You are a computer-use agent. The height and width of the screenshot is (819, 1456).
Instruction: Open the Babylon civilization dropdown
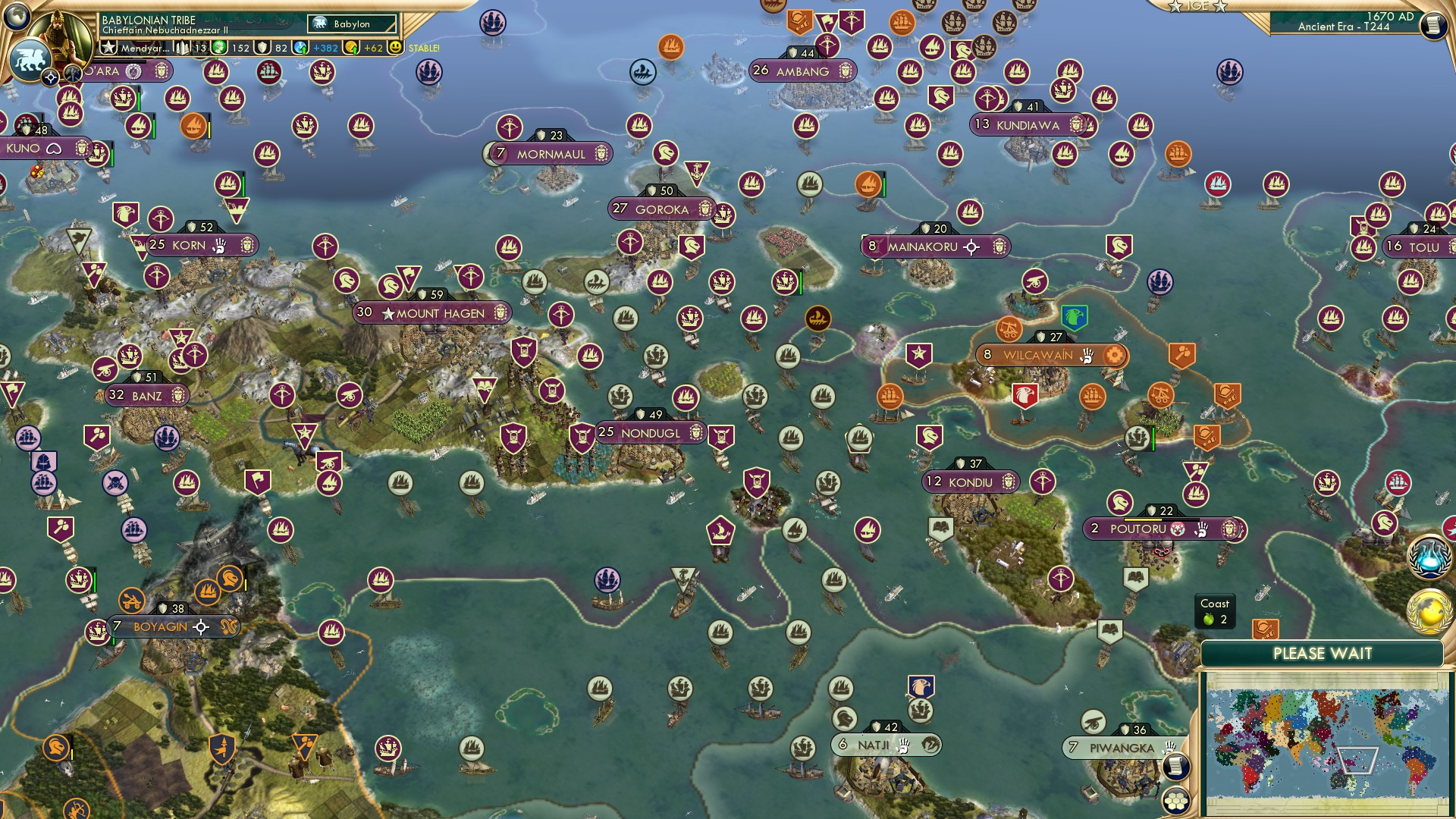[x=351, y=24]
